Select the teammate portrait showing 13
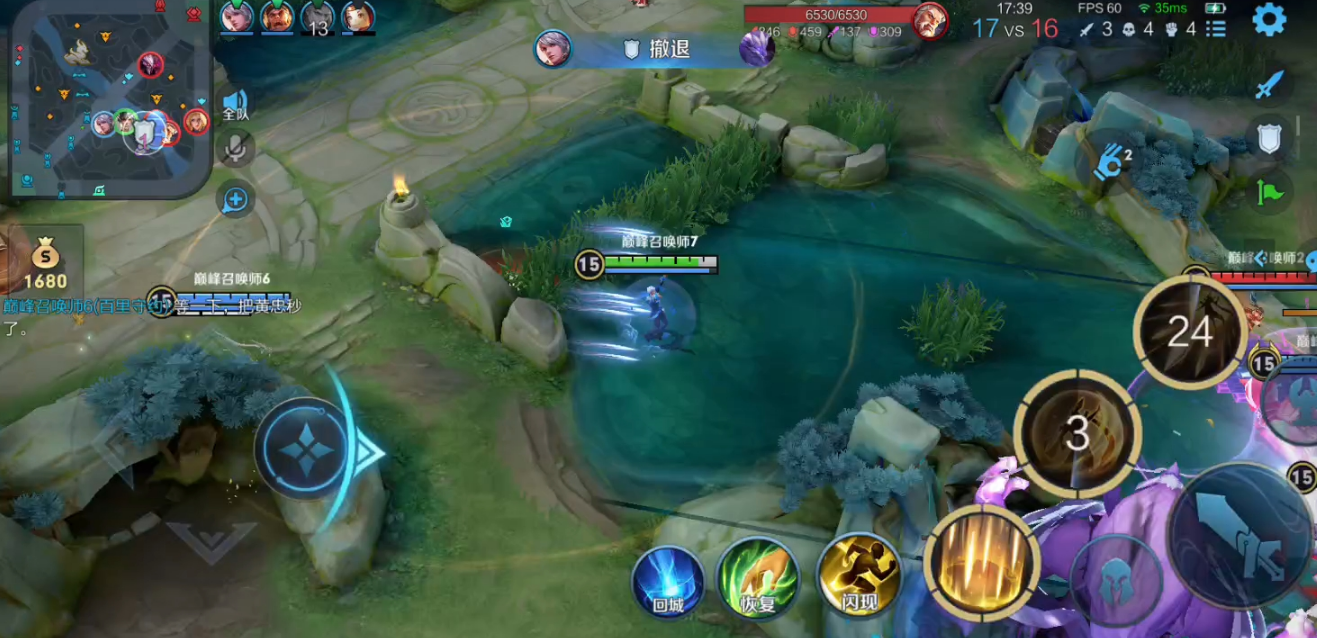1317x638 pixels. [x=318, y=18]
